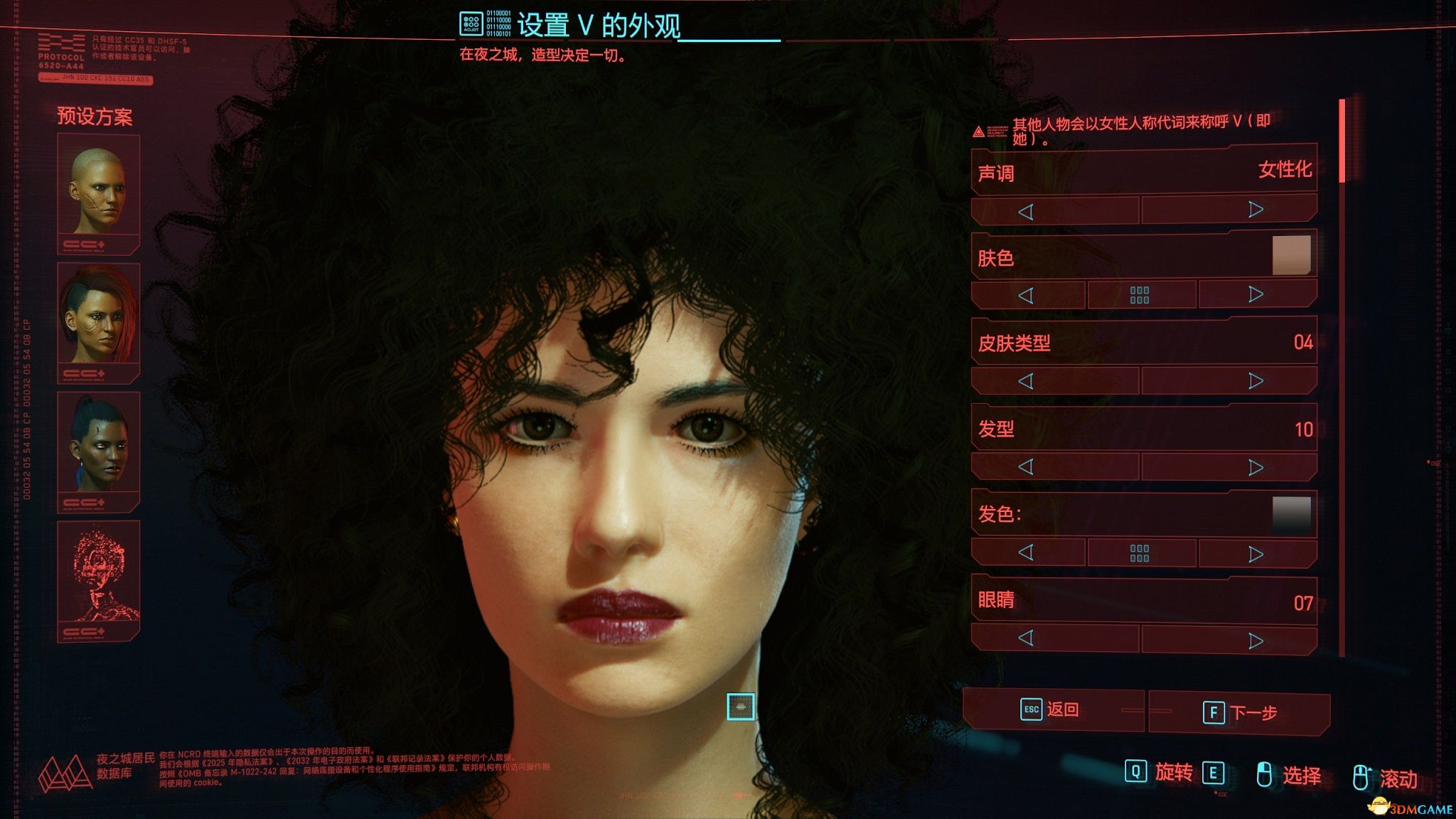The image size is (1456, 819).
Task: Select the shaved-head preset portrait
Action: click(98, 192)
